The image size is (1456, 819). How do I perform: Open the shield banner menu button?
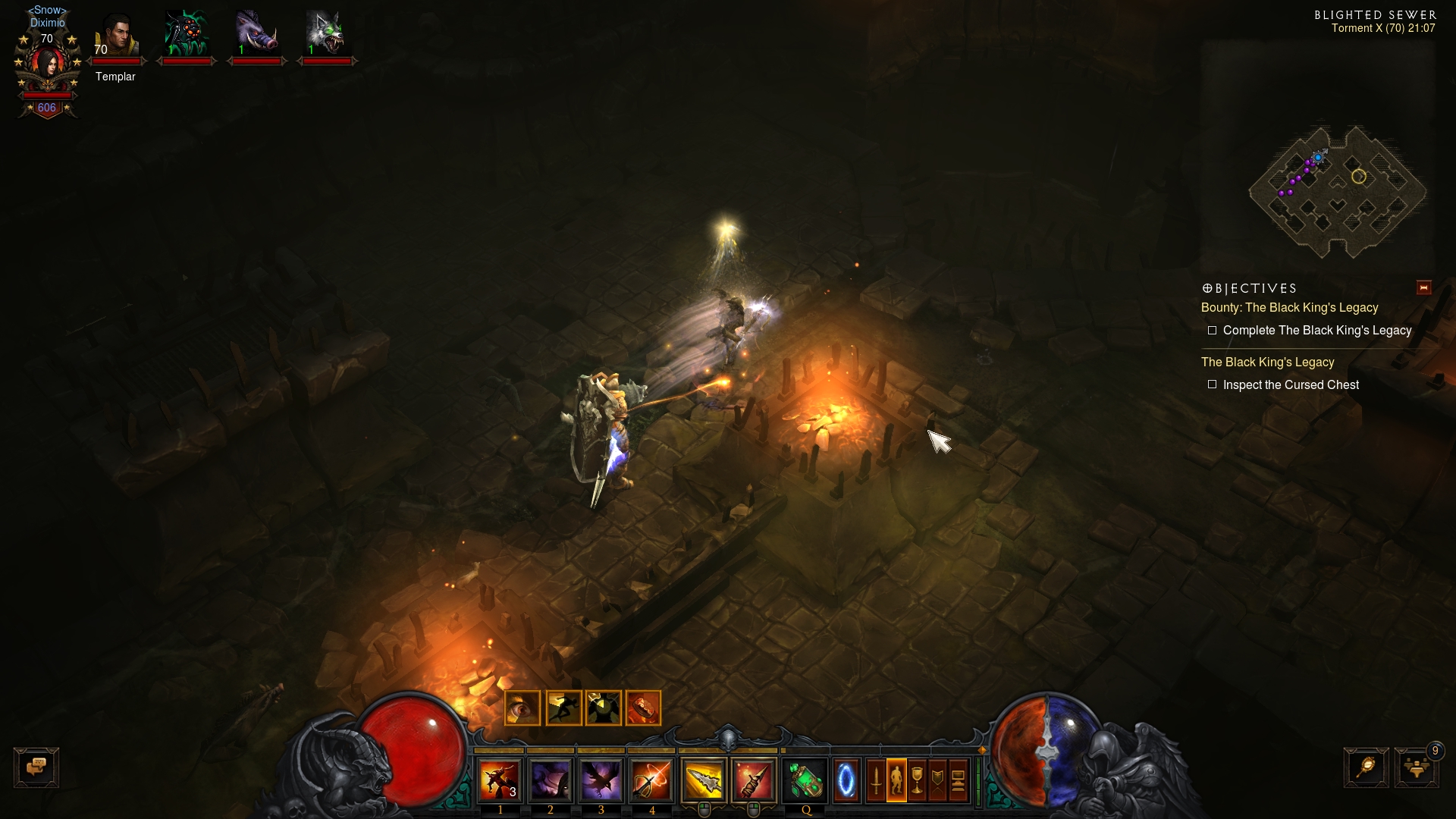click(x=937, y=780)
